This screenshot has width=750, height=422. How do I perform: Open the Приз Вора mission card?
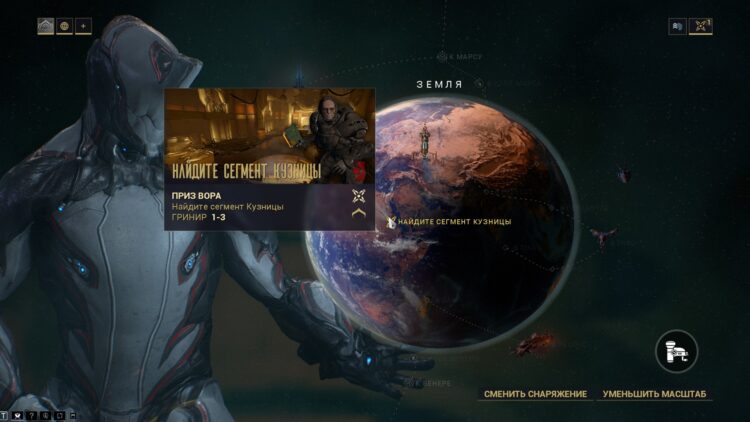pos(269,159)
